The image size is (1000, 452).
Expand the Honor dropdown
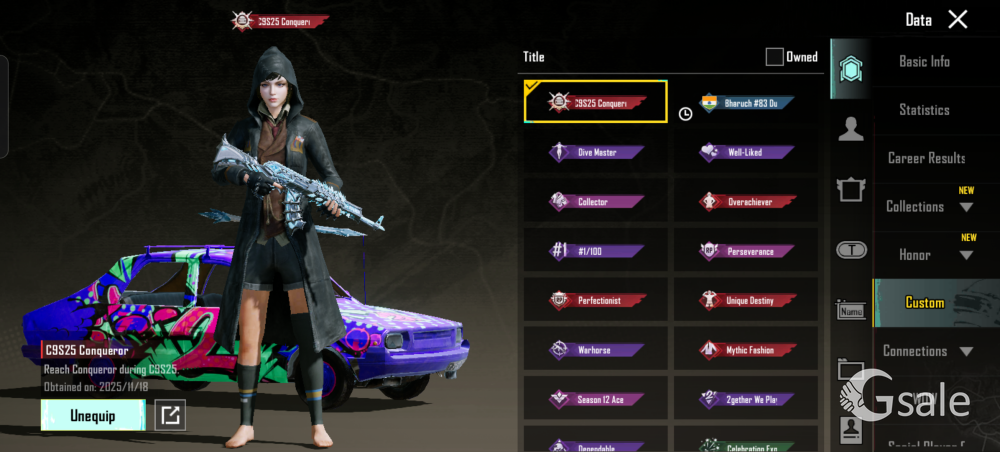click(x=928, y=255)
